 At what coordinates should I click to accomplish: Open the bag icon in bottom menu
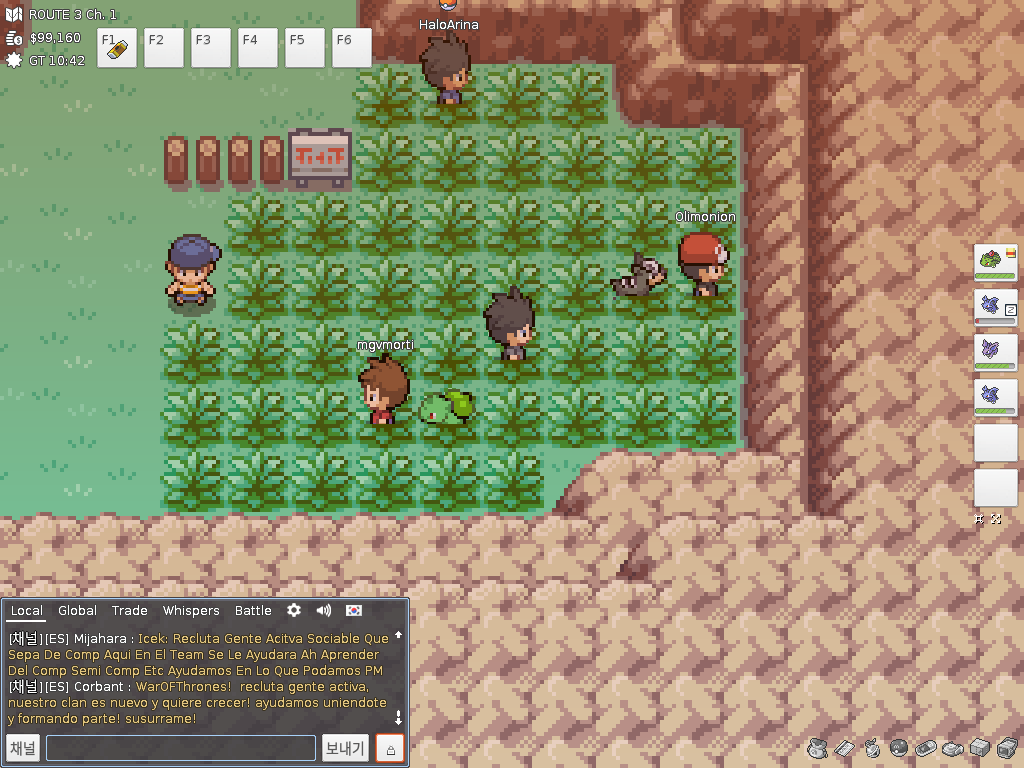coord(816,747)
